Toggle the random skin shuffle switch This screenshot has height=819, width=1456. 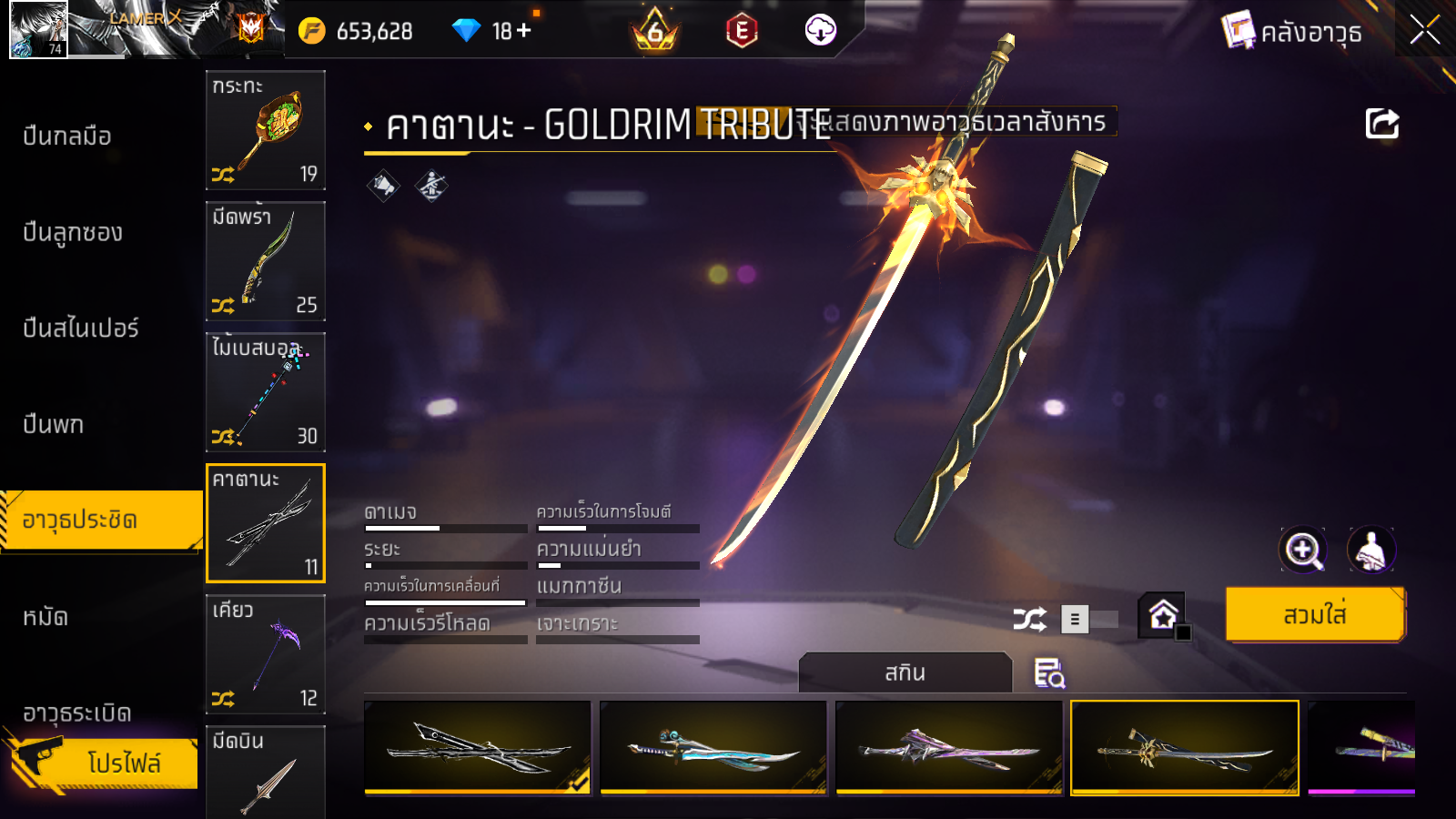[x=1089, y=620]
